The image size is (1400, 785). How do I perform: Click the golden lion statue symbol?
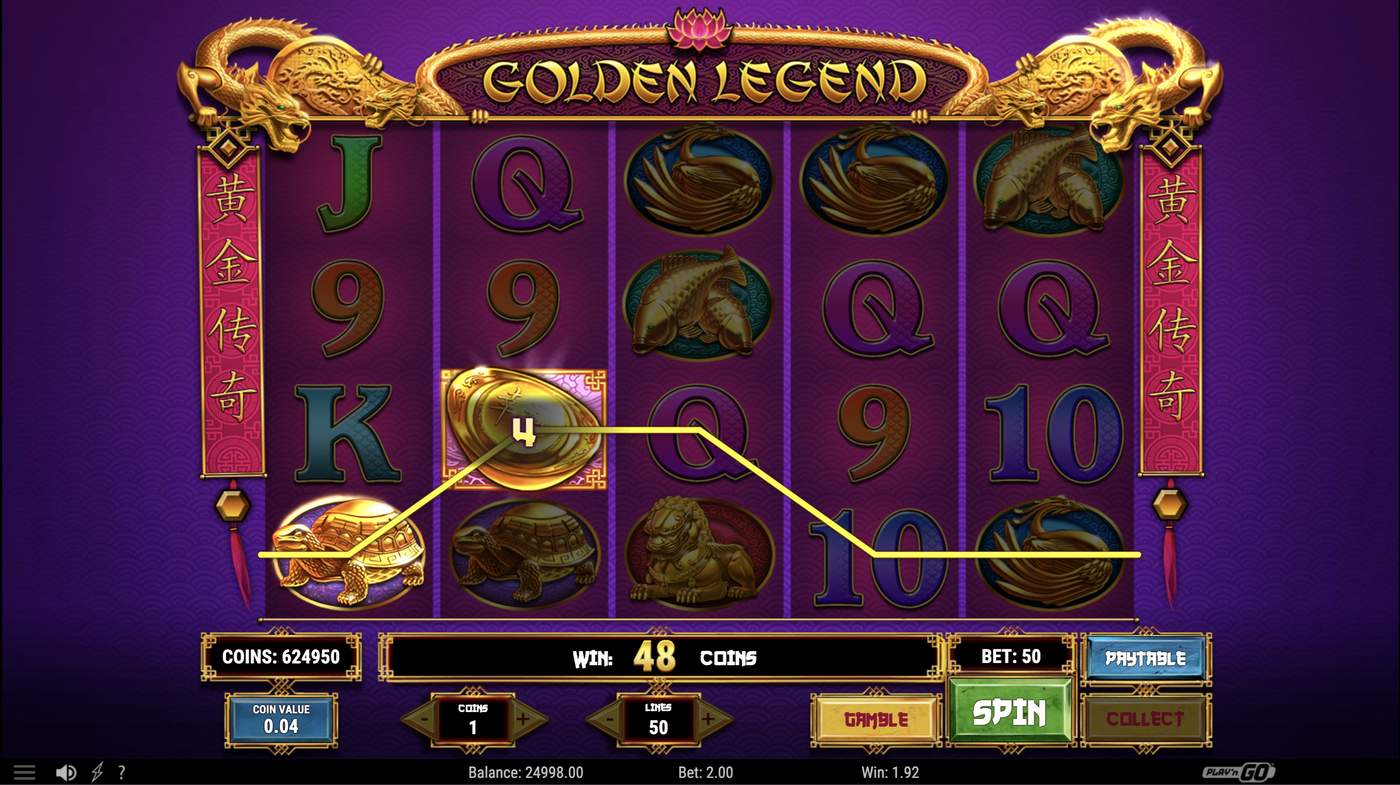pyautogui.click(x=700, y=550)
